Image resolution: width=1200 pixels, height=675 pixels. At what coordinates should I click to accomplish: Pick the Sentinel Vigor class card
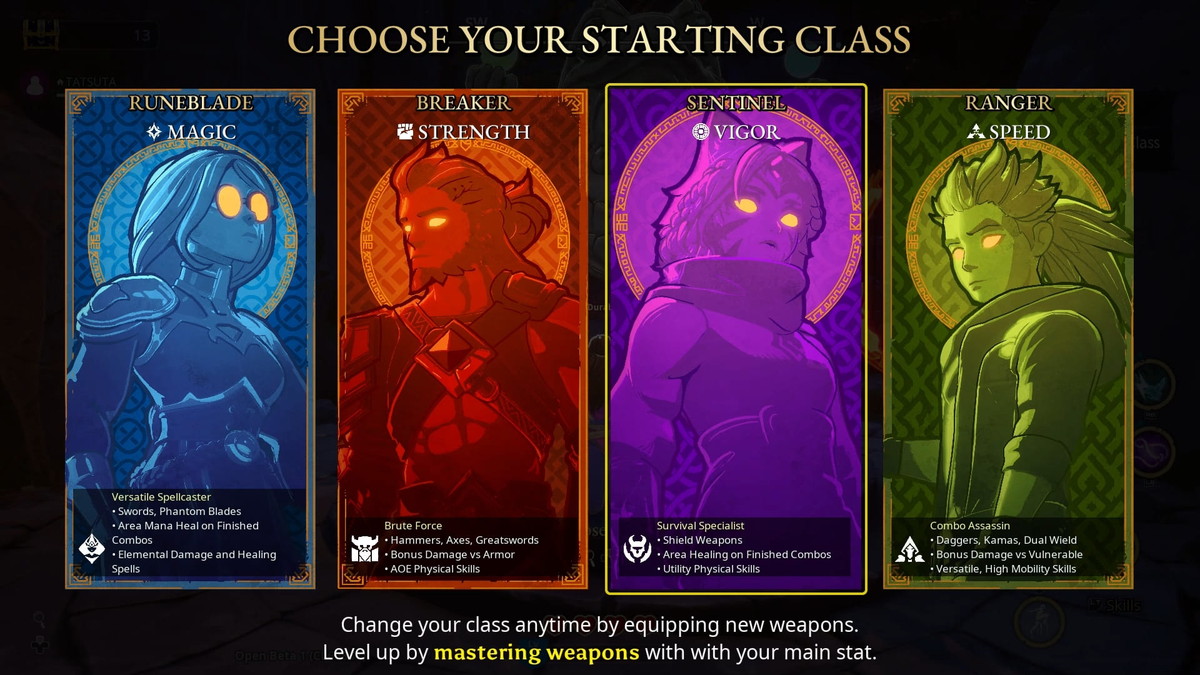[x=735, y=338]
